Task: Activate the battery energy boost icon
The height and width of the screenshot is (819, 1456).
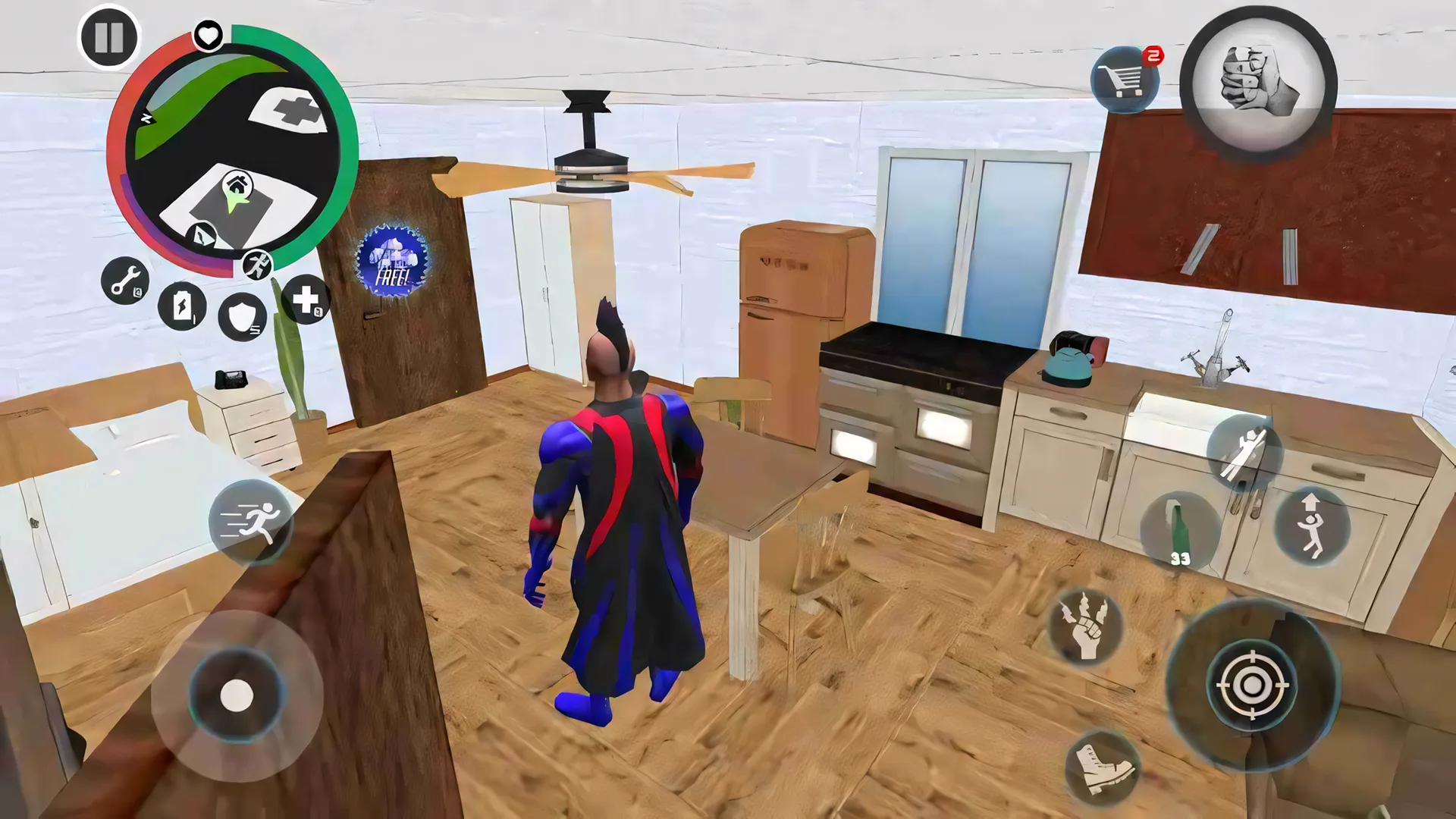Action: click(x=182, y=306)
